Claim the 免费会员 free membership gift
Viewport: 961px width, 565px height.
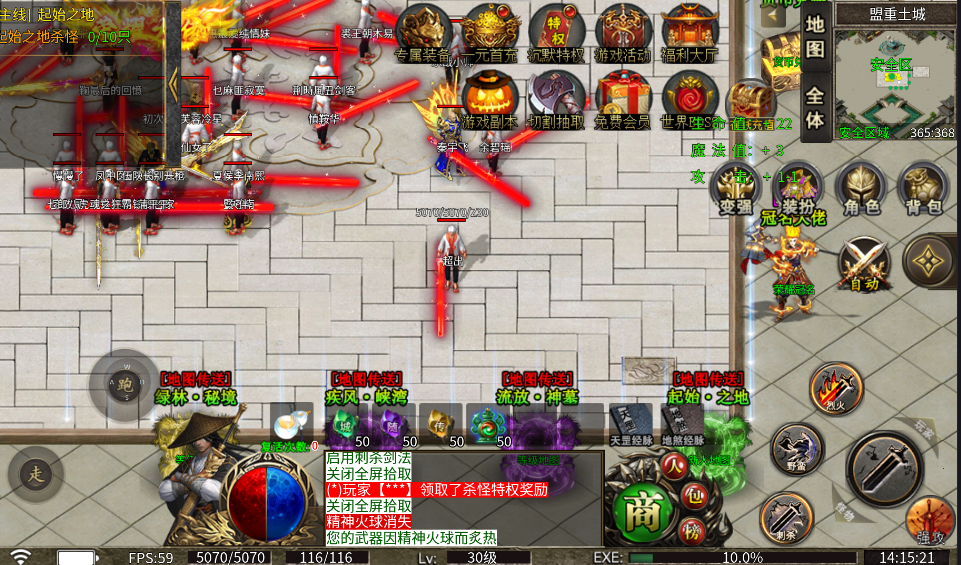point(622,100)
